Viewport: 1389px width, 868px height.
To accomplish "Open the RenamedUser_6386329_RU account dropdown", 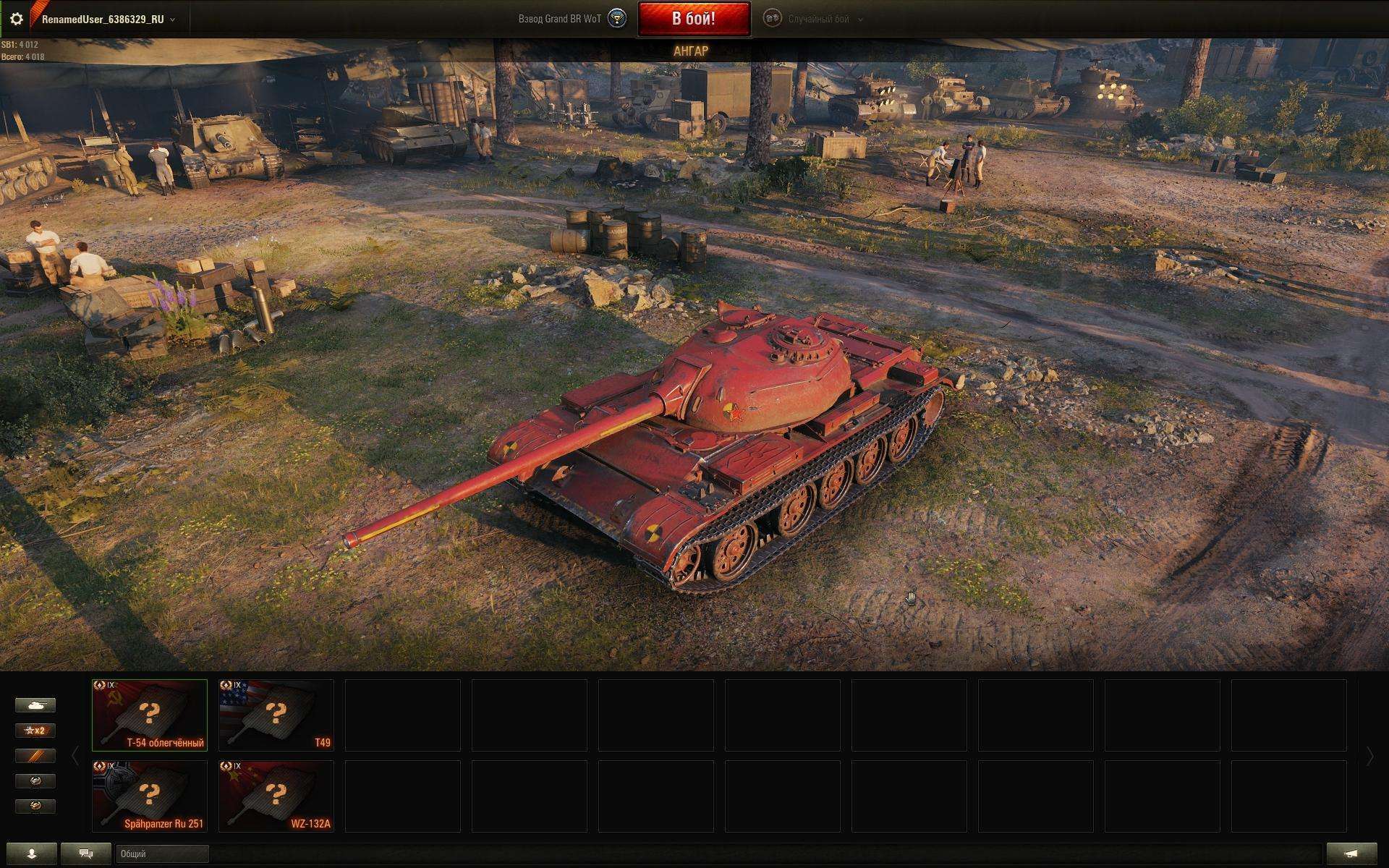I will (109, 20).
